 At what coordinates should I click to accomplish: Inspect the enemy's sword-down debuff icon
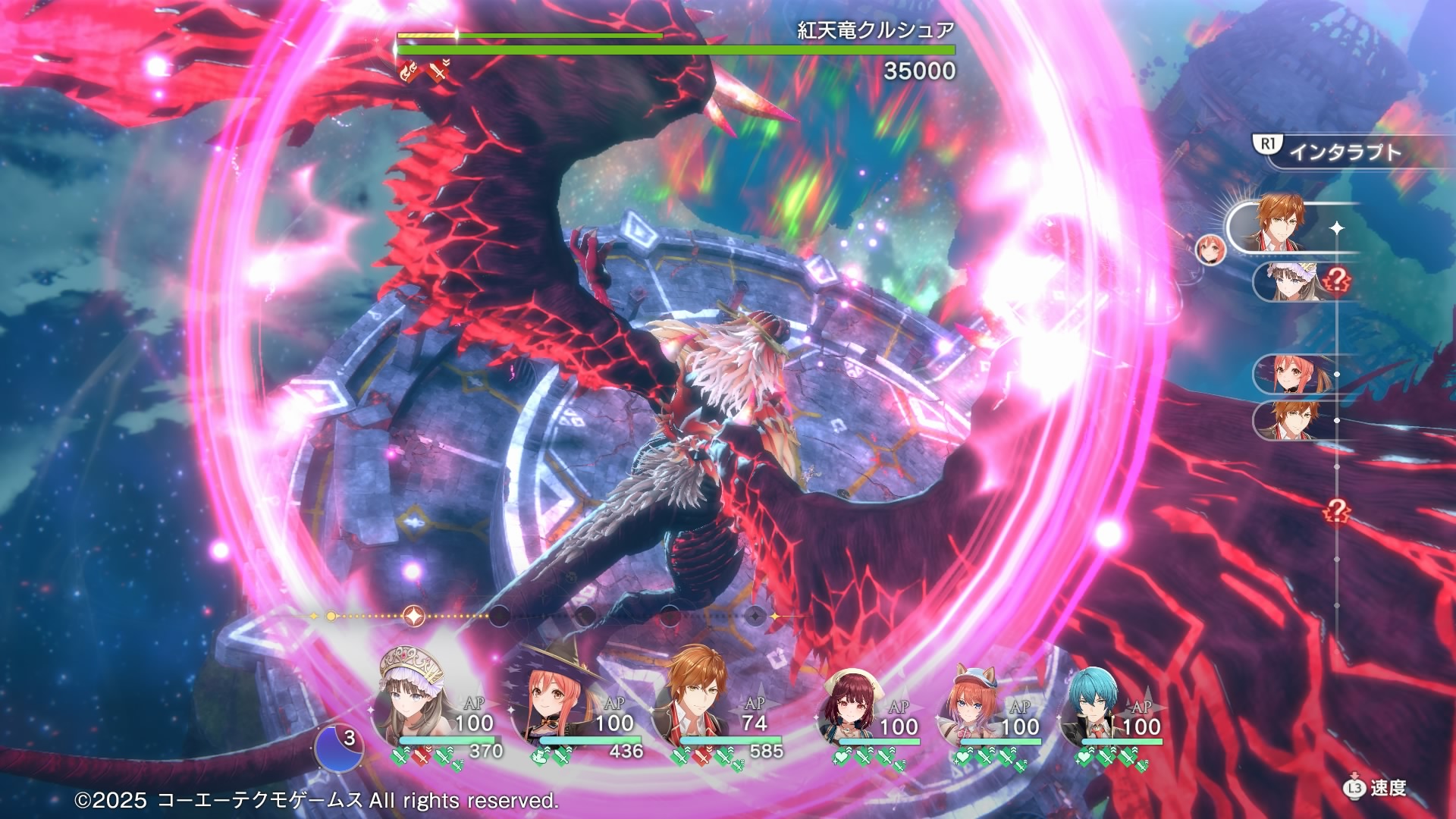(x=438, y=71)
